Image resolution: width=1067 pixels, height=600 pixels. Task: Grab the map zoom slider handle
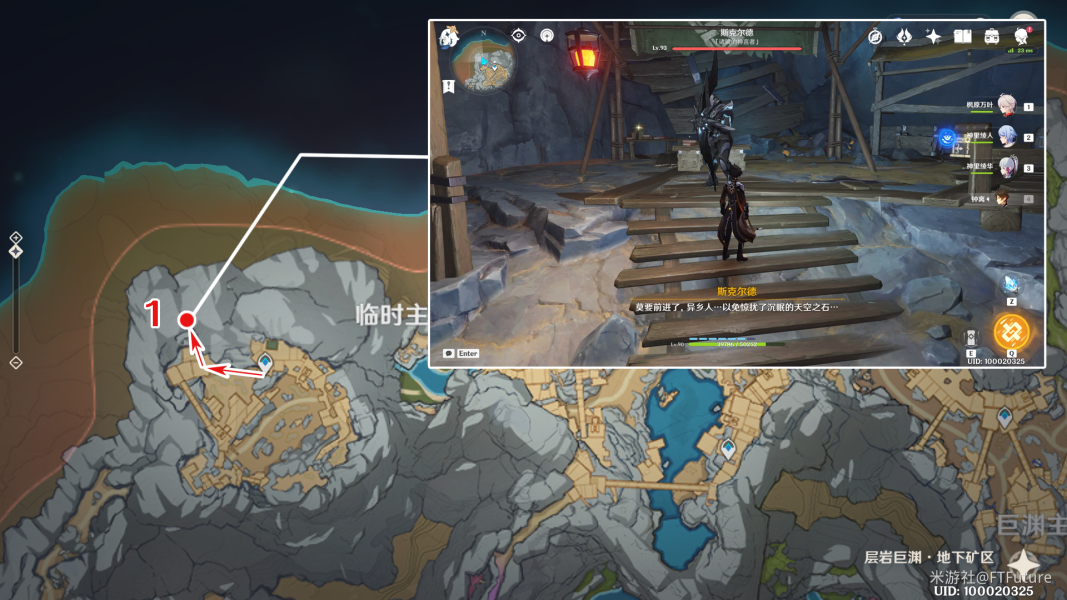[x=16, y=251]
